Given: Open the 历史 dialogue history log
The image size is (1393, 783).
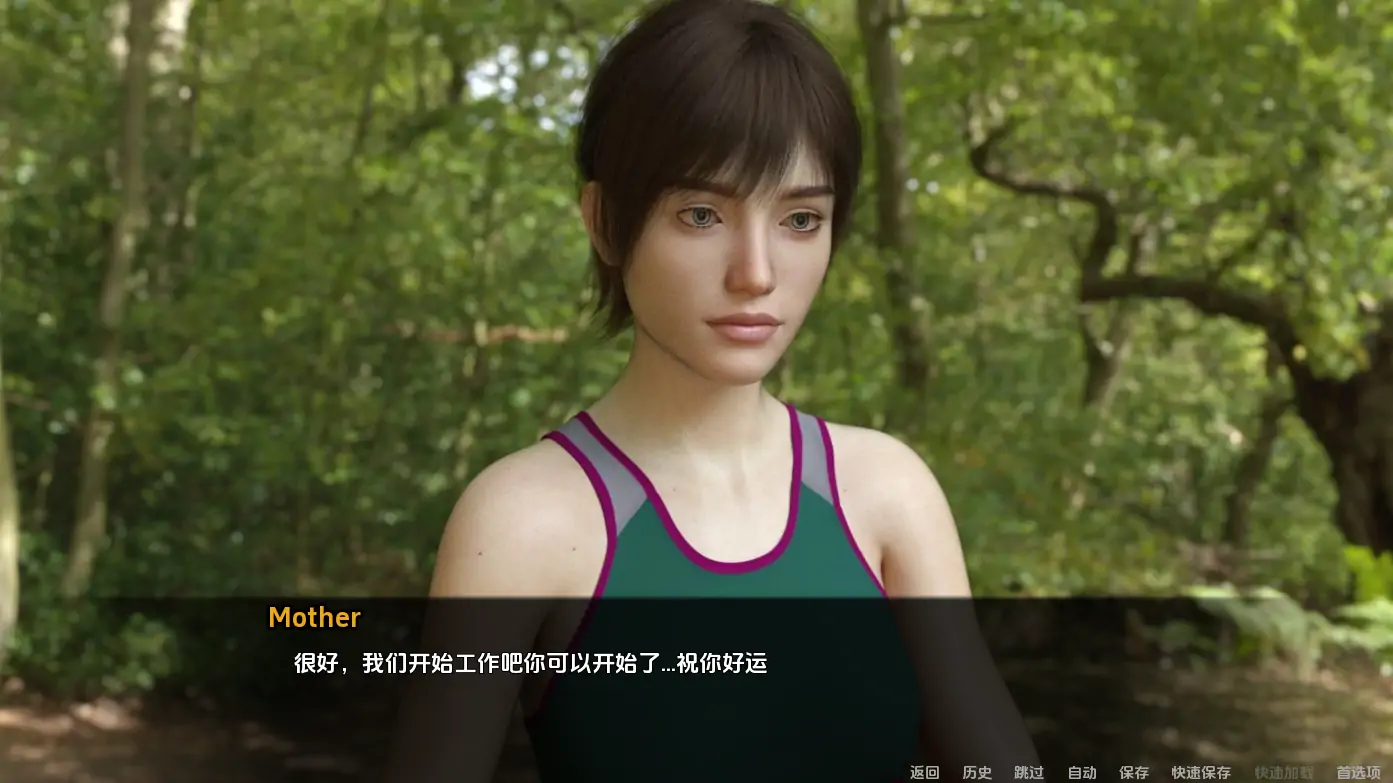Looking at the screenshot, I should pyautogui.click(x=977, y=772).
